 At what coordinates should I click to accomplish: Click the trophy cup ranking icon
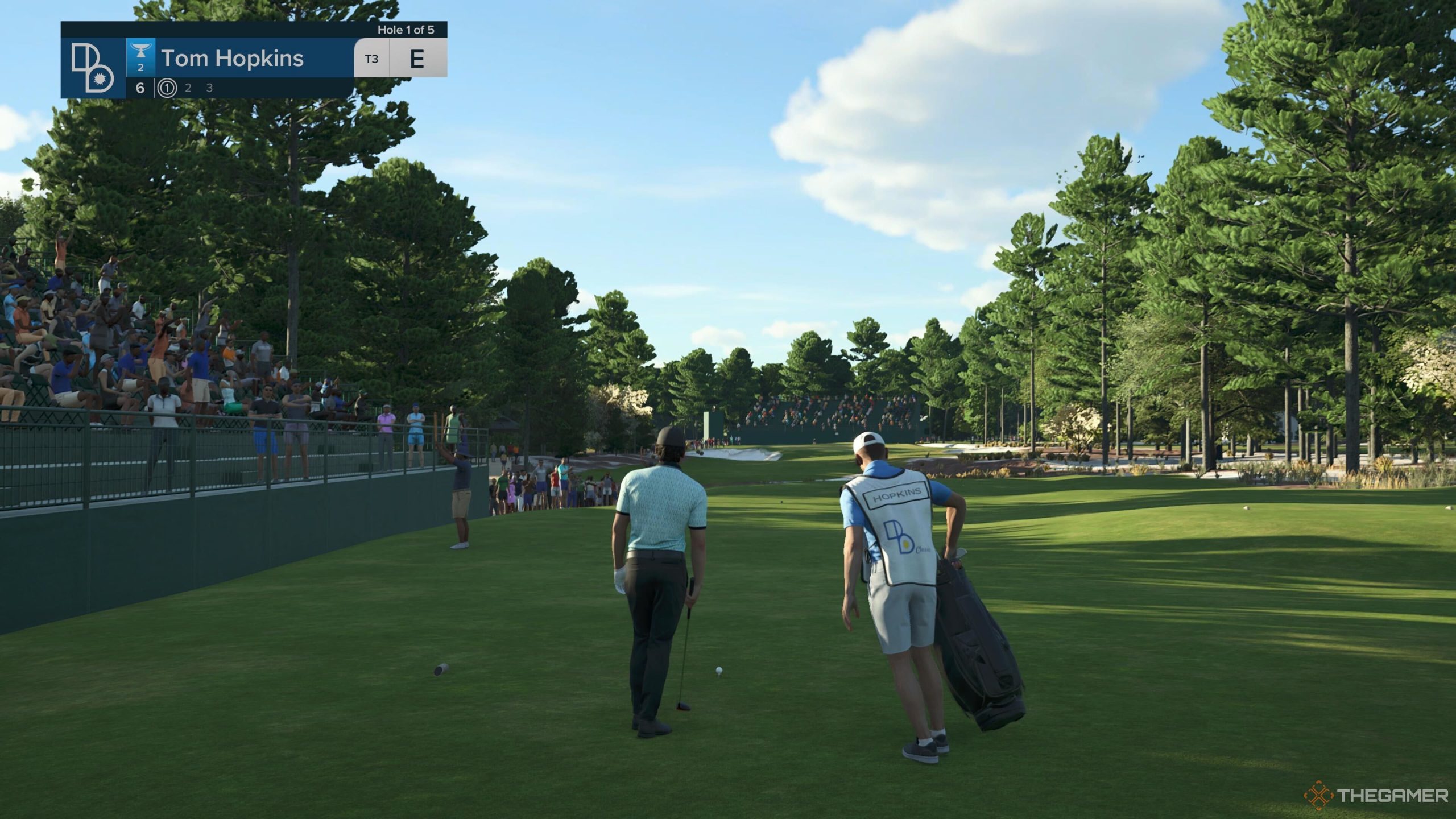point(140,53)
